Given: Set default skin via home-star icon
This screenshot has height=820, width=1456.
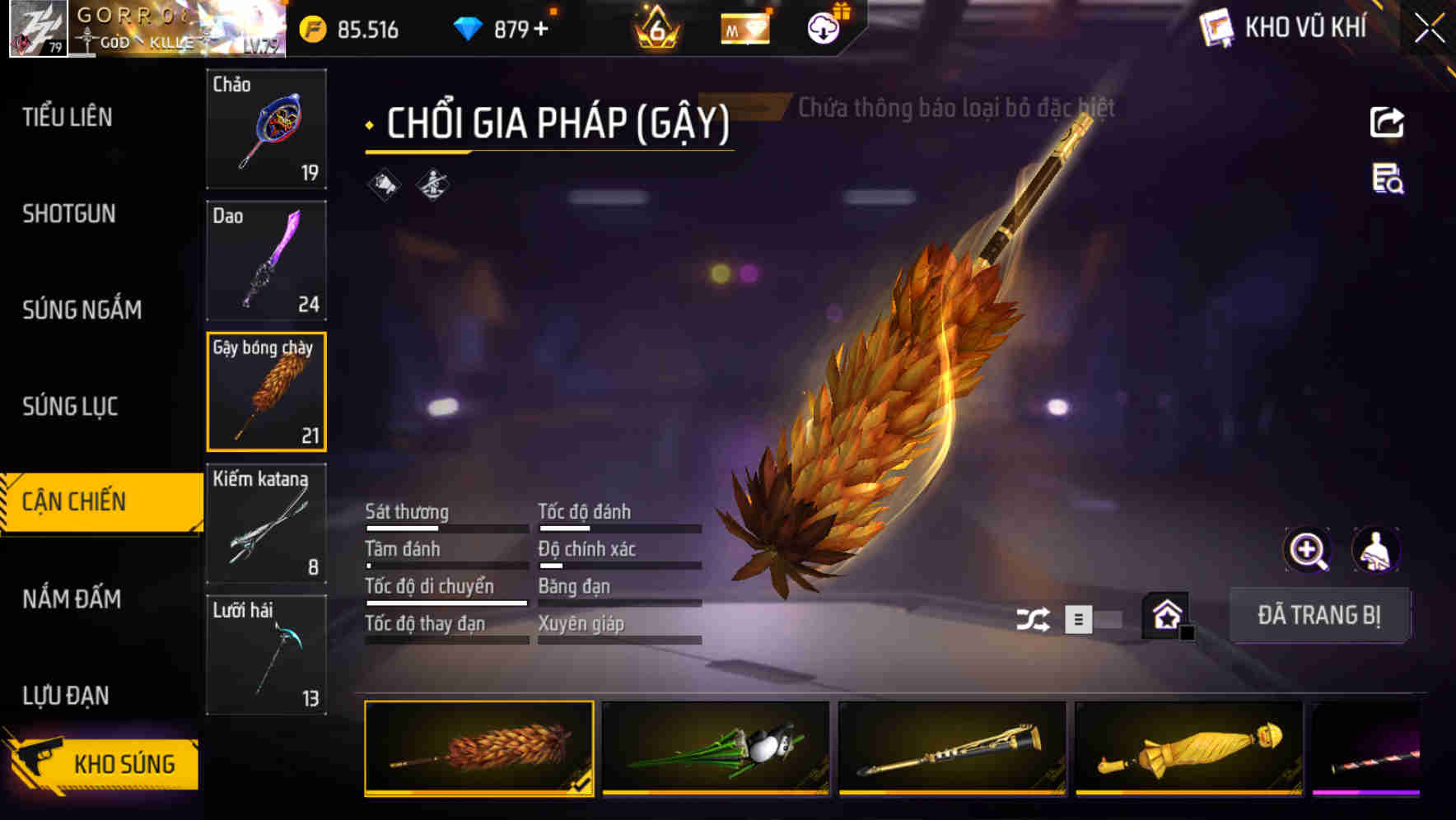Looking at the screenshot, I should point(1166,615).
